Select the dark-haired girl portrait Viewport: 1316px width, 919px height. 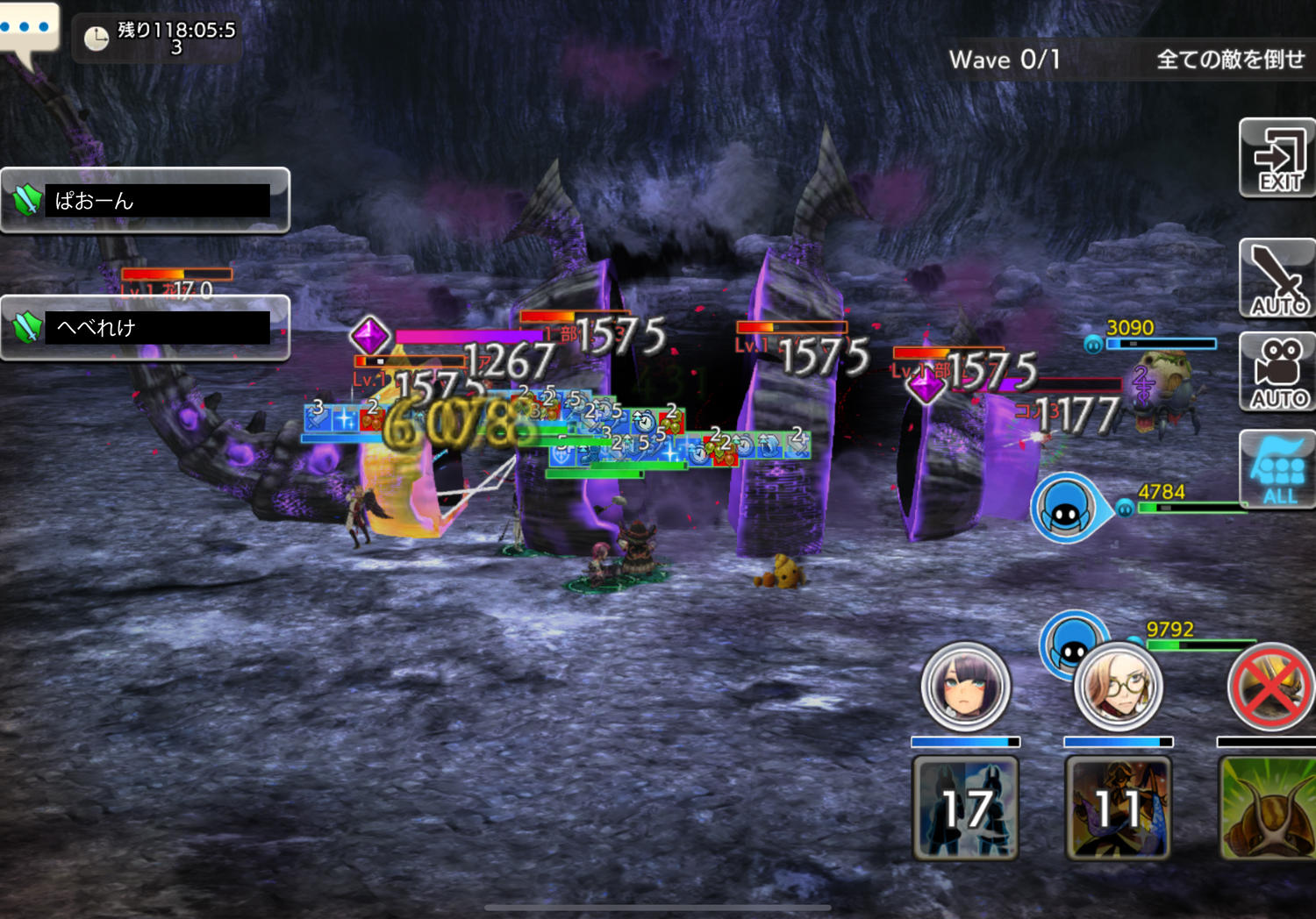coord(965,687)
